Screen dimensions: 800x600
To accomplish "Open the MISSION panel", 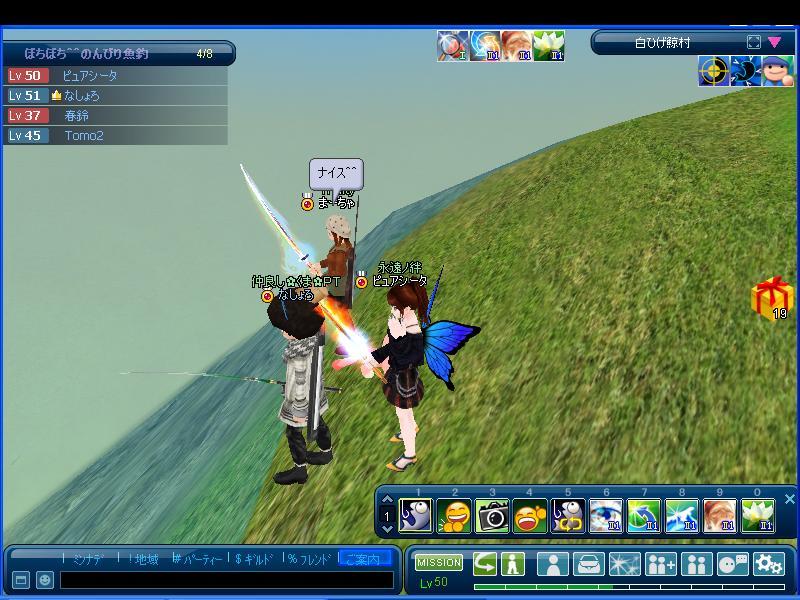I will 439,563.
